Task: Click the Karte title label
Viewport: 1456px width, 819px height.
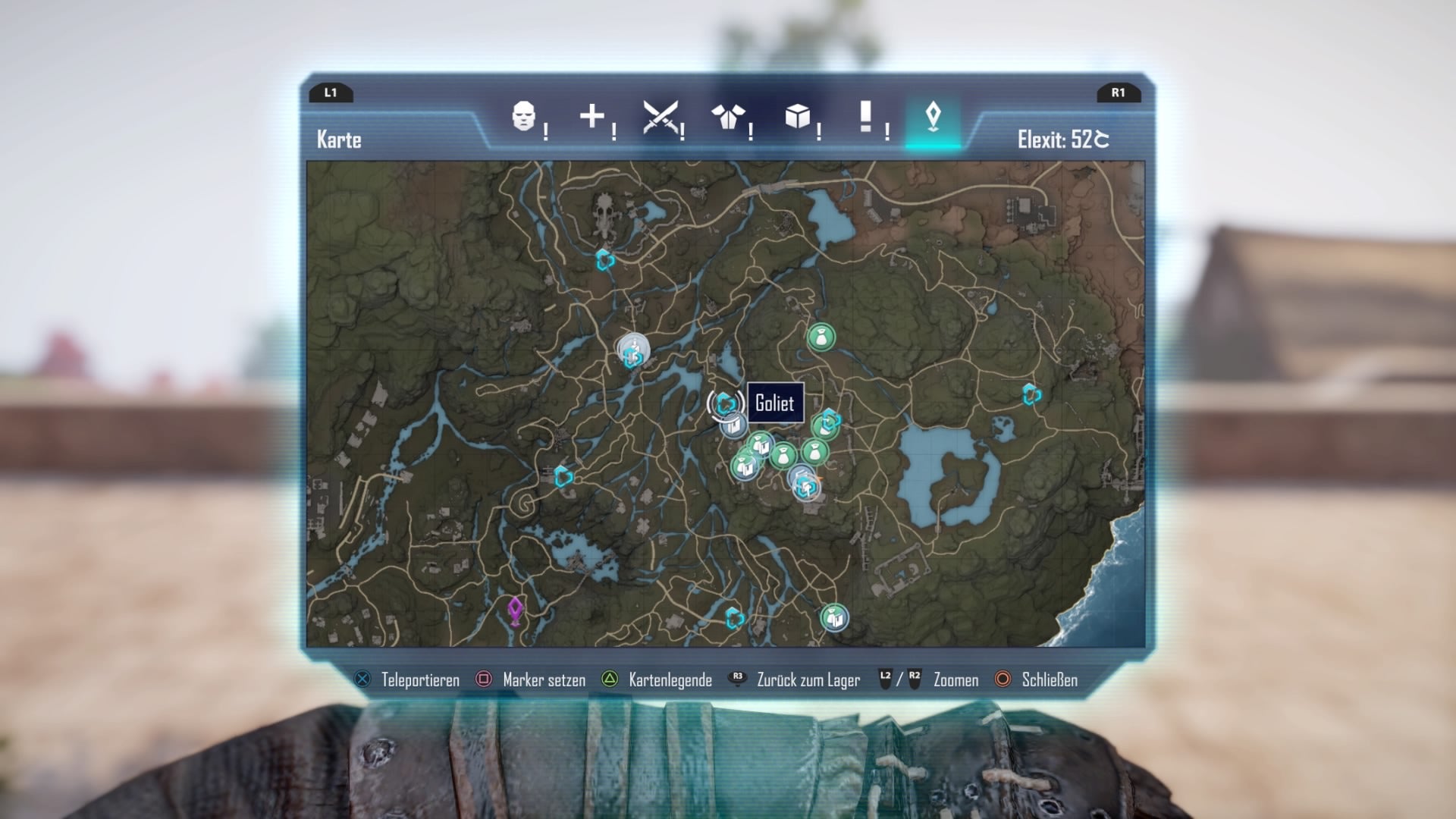Action: 339,140
